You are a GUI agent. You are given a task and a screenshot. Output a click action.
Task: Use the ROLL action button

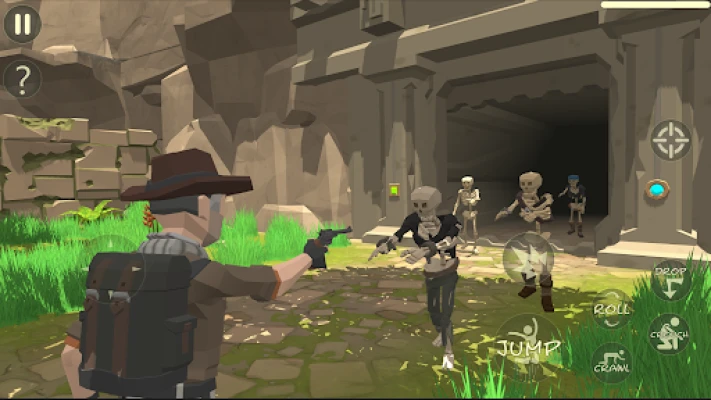(x=611, y=309)
